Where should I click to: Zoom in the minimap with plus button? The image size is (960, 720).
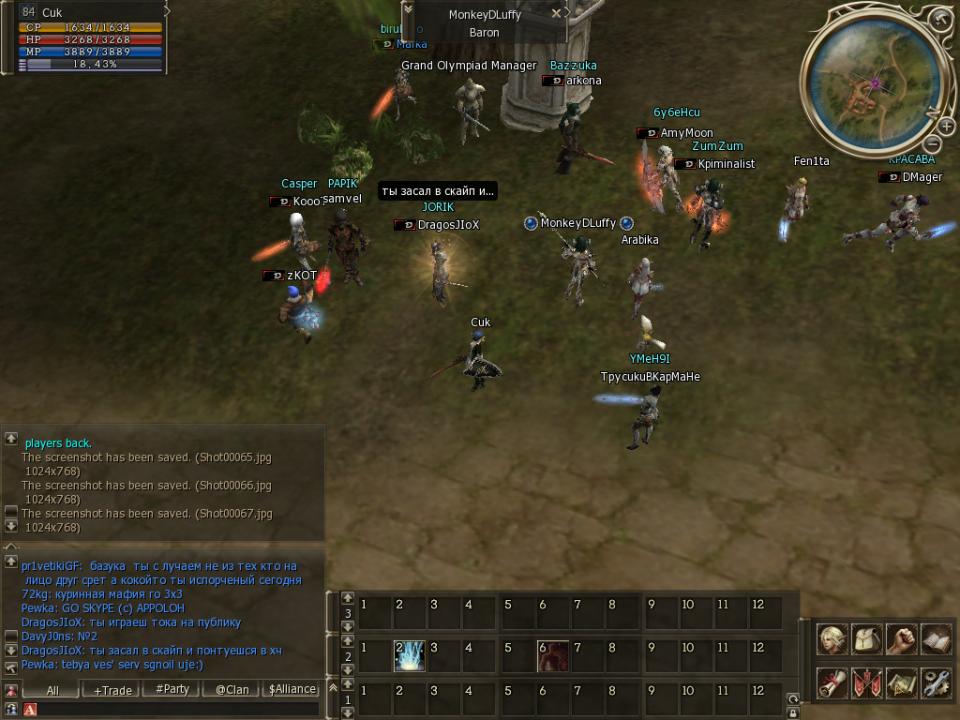click(946, 126)
